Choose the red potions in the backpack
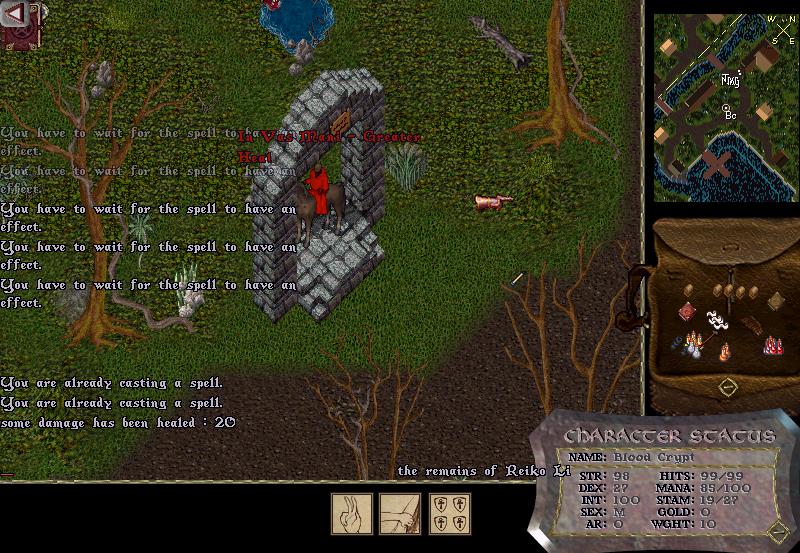Image resolution: width=800 pixels, height=553 pixels. pos(772,345)
